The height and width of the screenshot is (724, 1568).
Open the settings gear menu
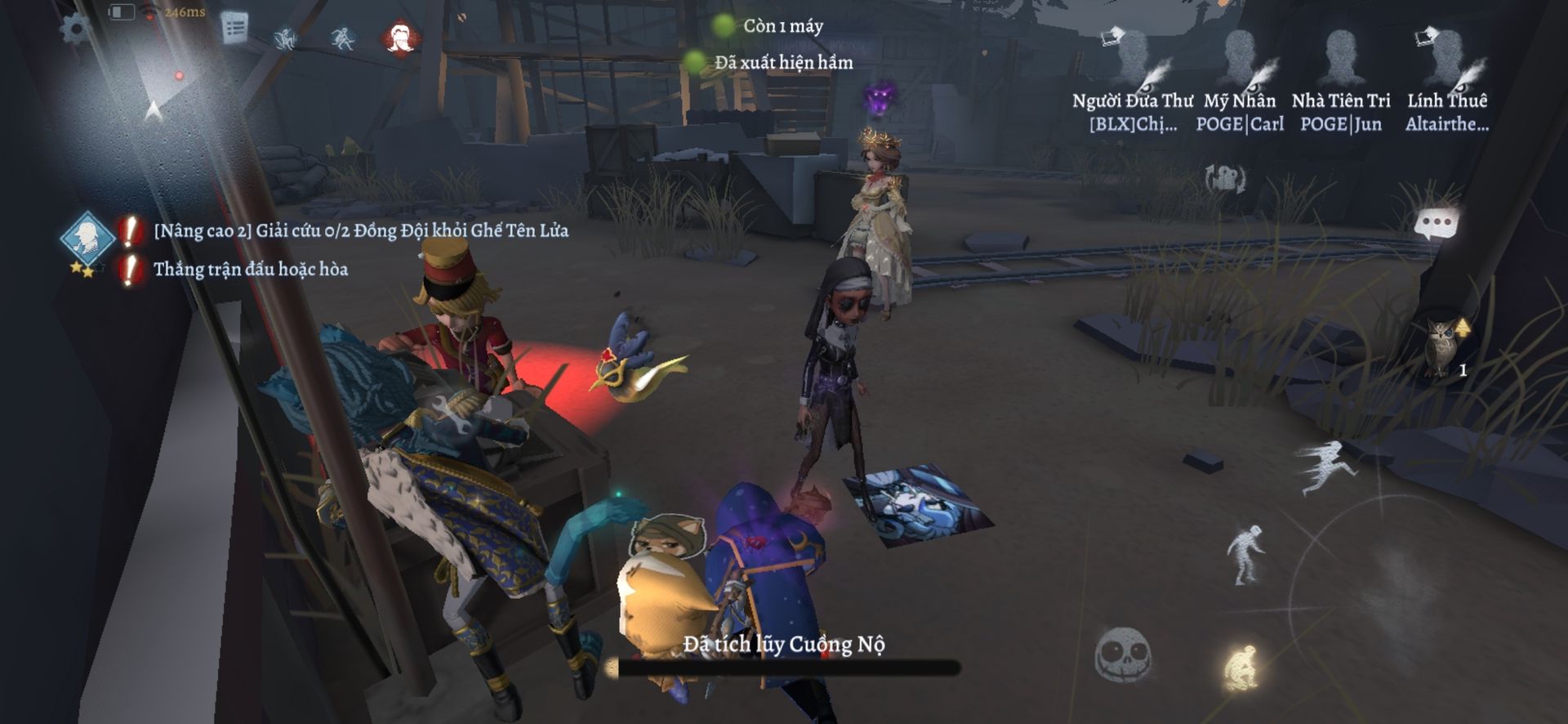tap(77, 28)
